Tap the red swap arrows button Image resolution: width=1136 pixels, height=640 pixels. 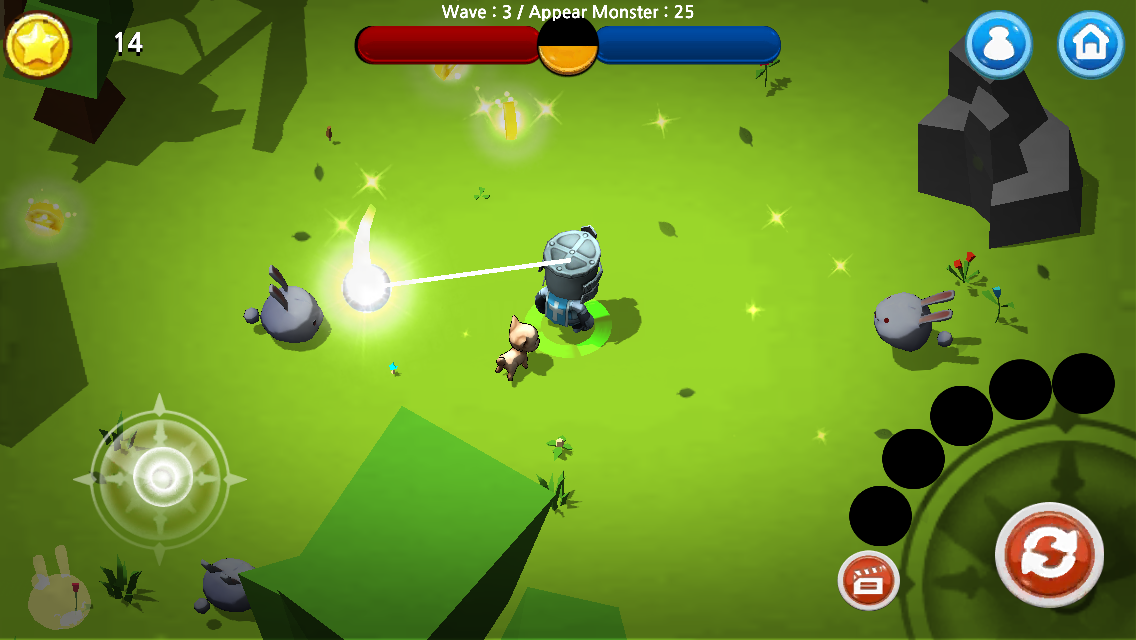point(1049,555)
